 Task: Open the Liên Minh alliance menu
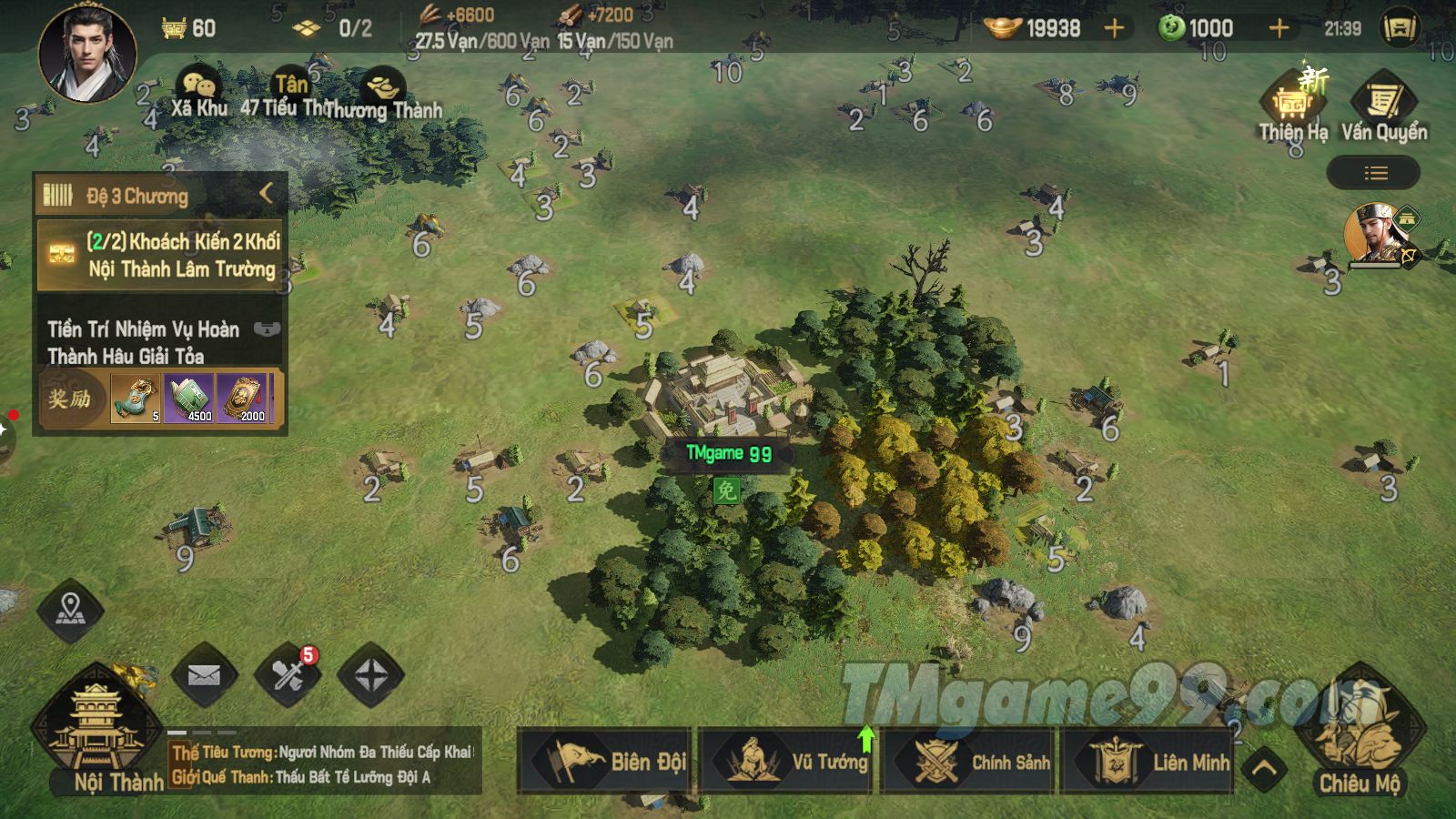coord(1149,761)
